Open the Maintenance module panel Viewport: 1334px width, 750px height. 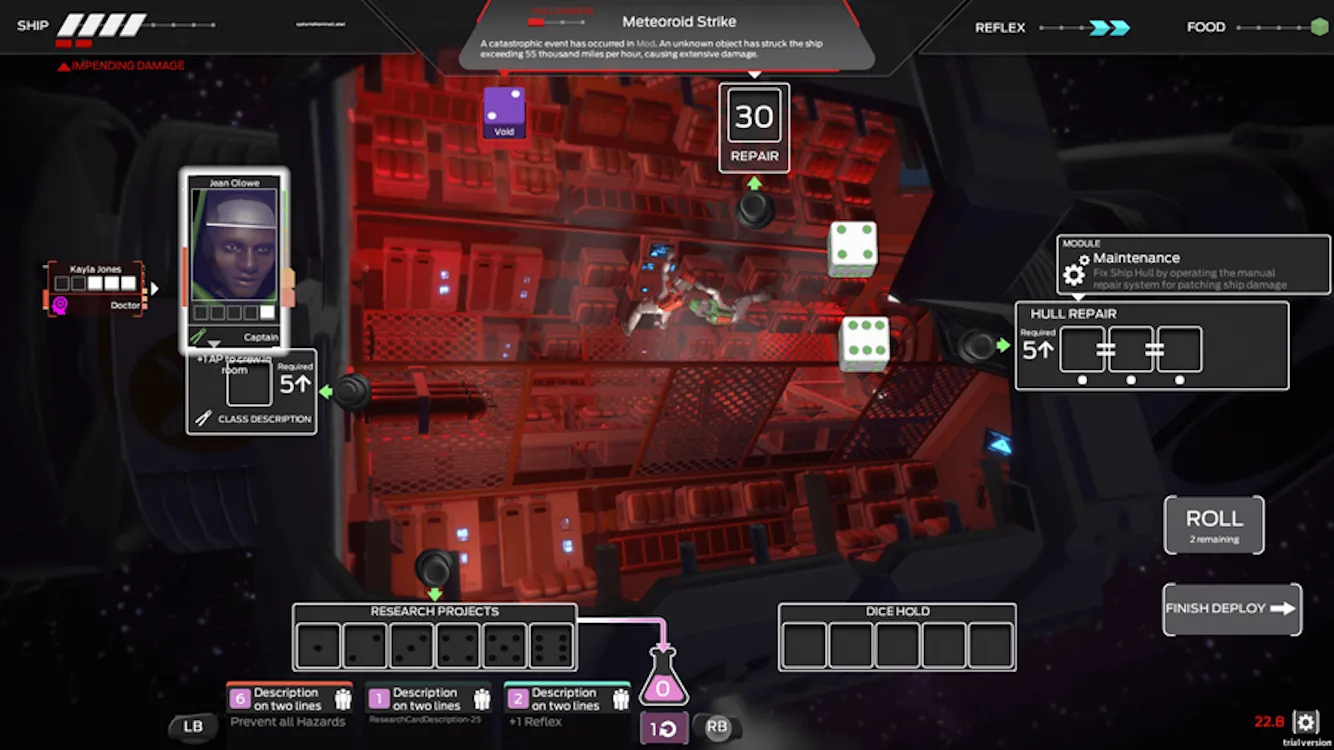coord(1193,265)
